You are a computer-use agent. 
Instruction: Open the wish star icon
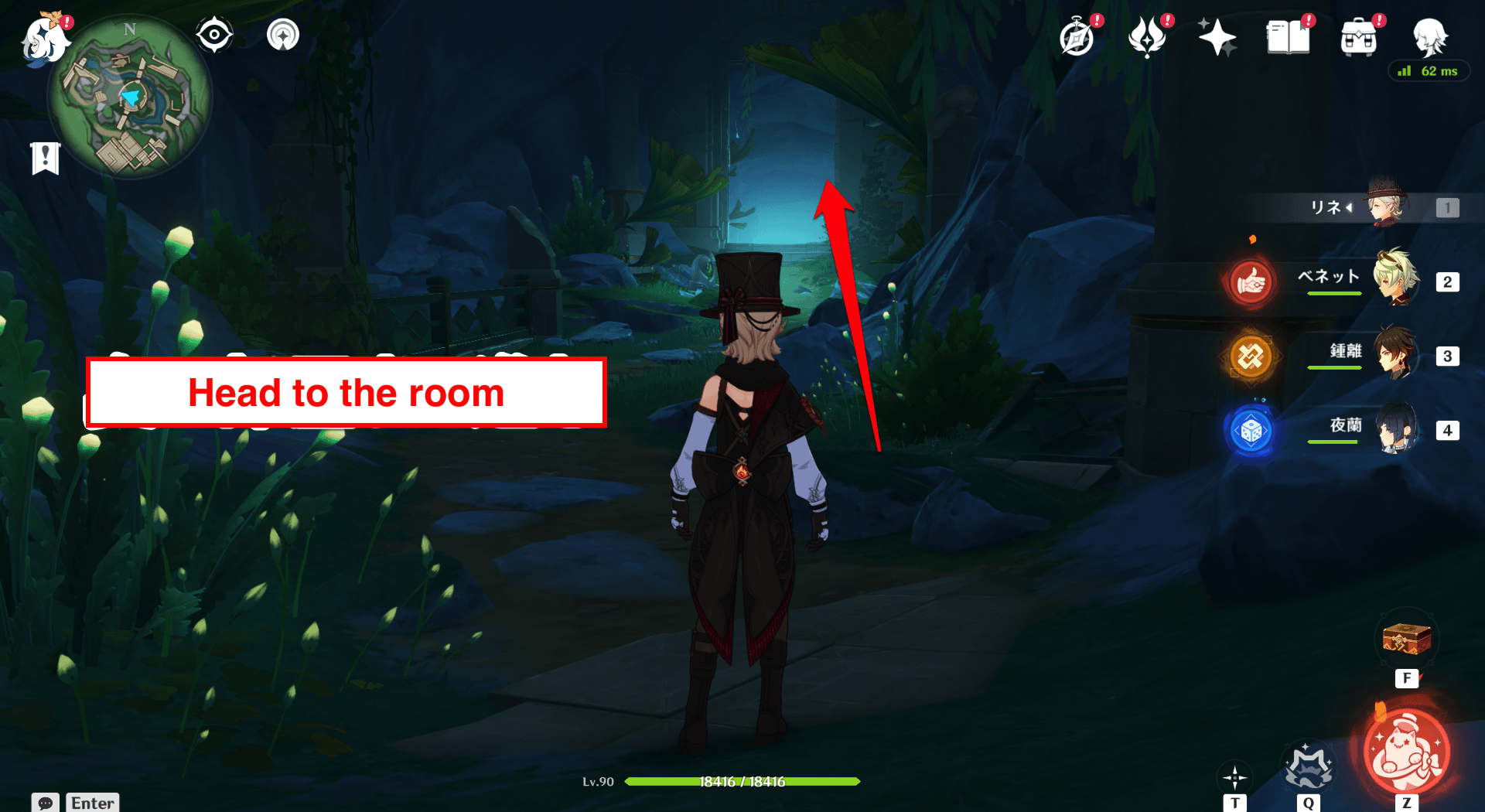pos(1217,37)
